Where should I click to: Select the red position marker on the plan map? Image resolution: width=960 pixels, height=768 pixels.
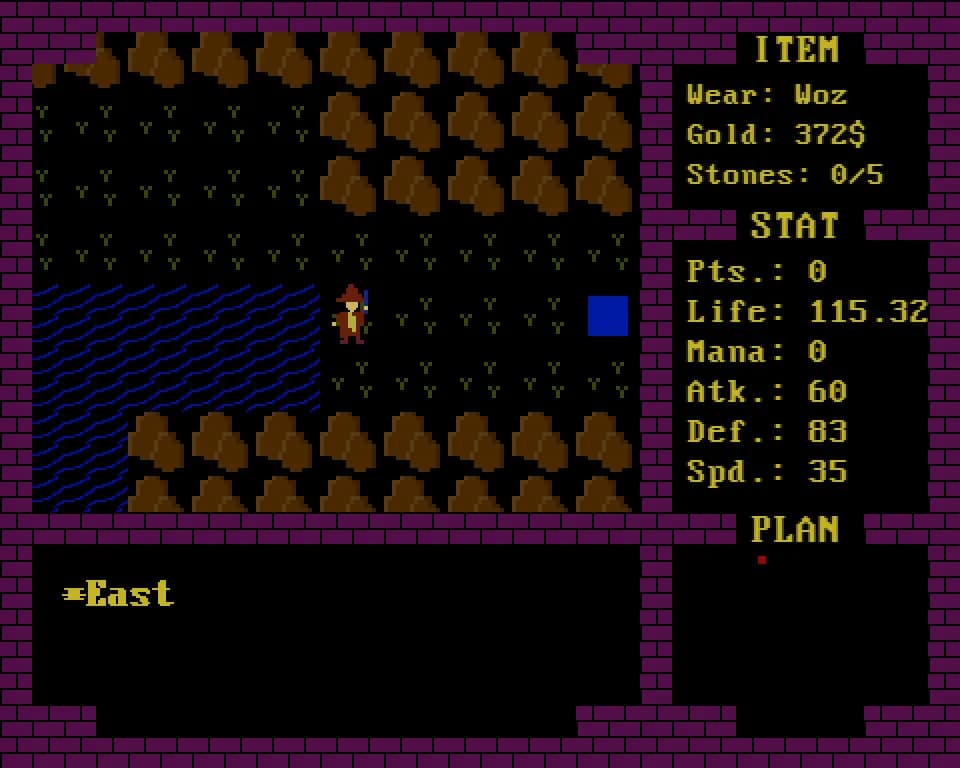762,560
